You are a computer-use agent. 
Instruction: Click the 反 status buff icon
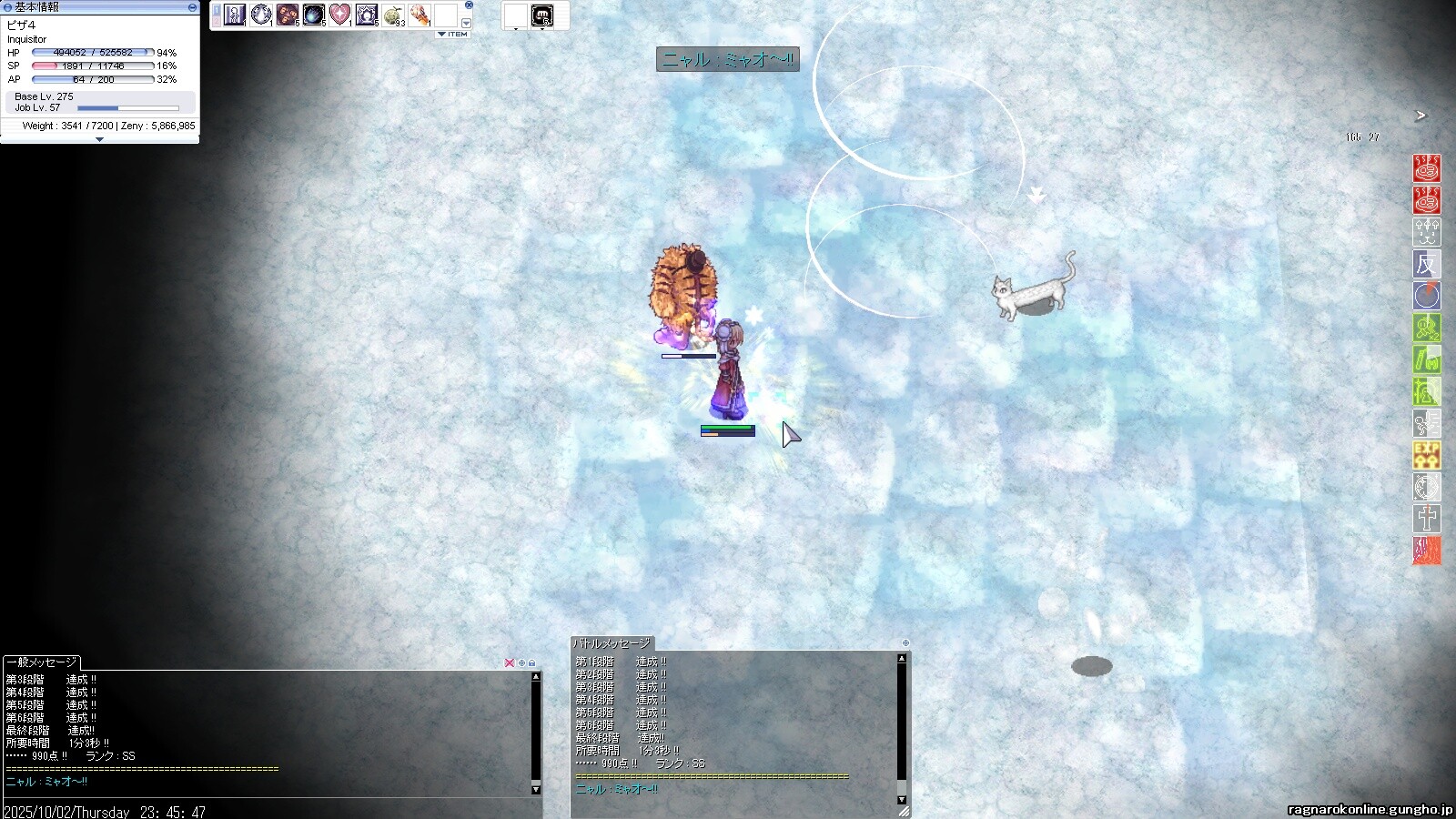[1426, 264]
